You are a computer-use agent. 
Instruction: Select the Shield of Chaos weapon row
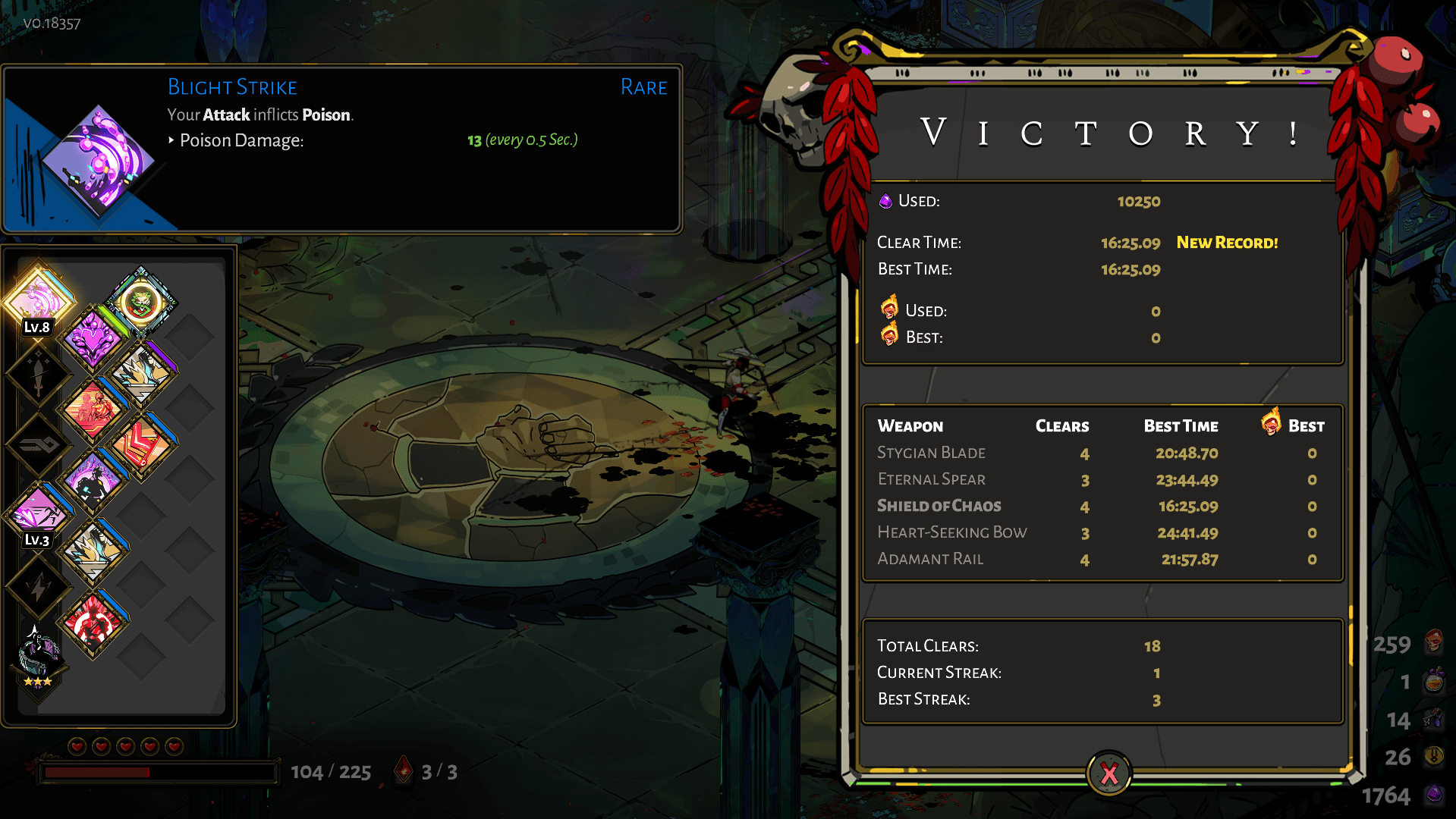pyautogui.click(x=939, y=506)
